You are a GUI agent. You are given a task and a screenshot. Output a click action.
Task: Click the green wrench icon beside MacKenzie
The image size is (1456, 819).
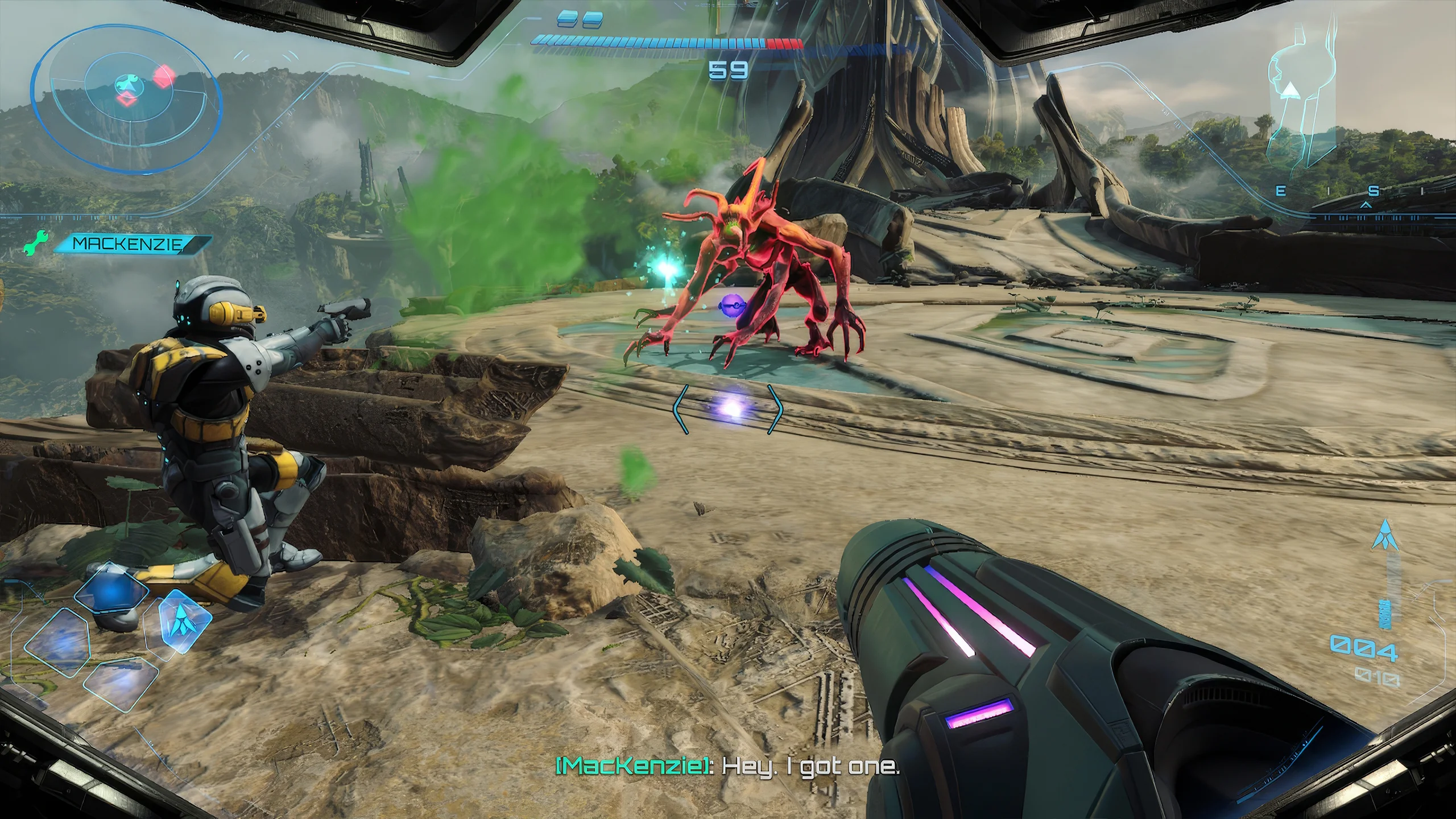coord(36,243)
